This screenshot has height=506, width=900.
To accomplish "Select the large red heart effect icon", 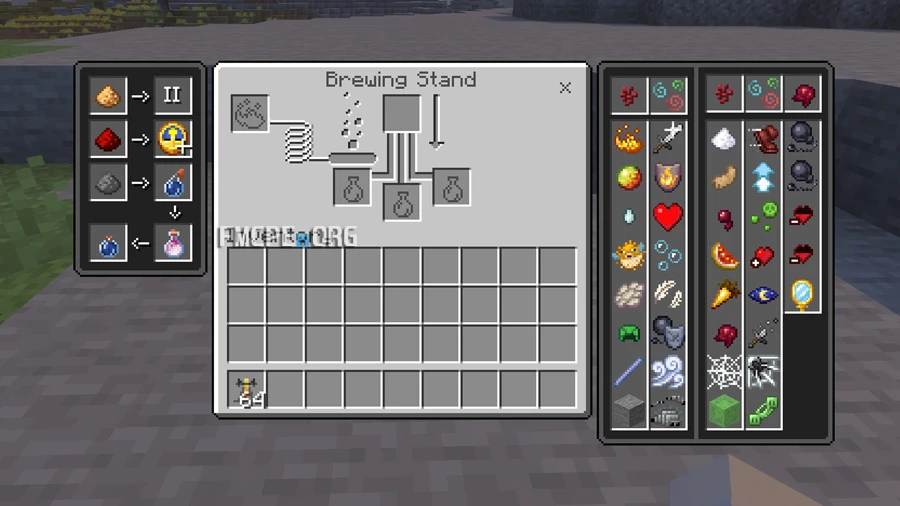I will [x=668, y=216].
